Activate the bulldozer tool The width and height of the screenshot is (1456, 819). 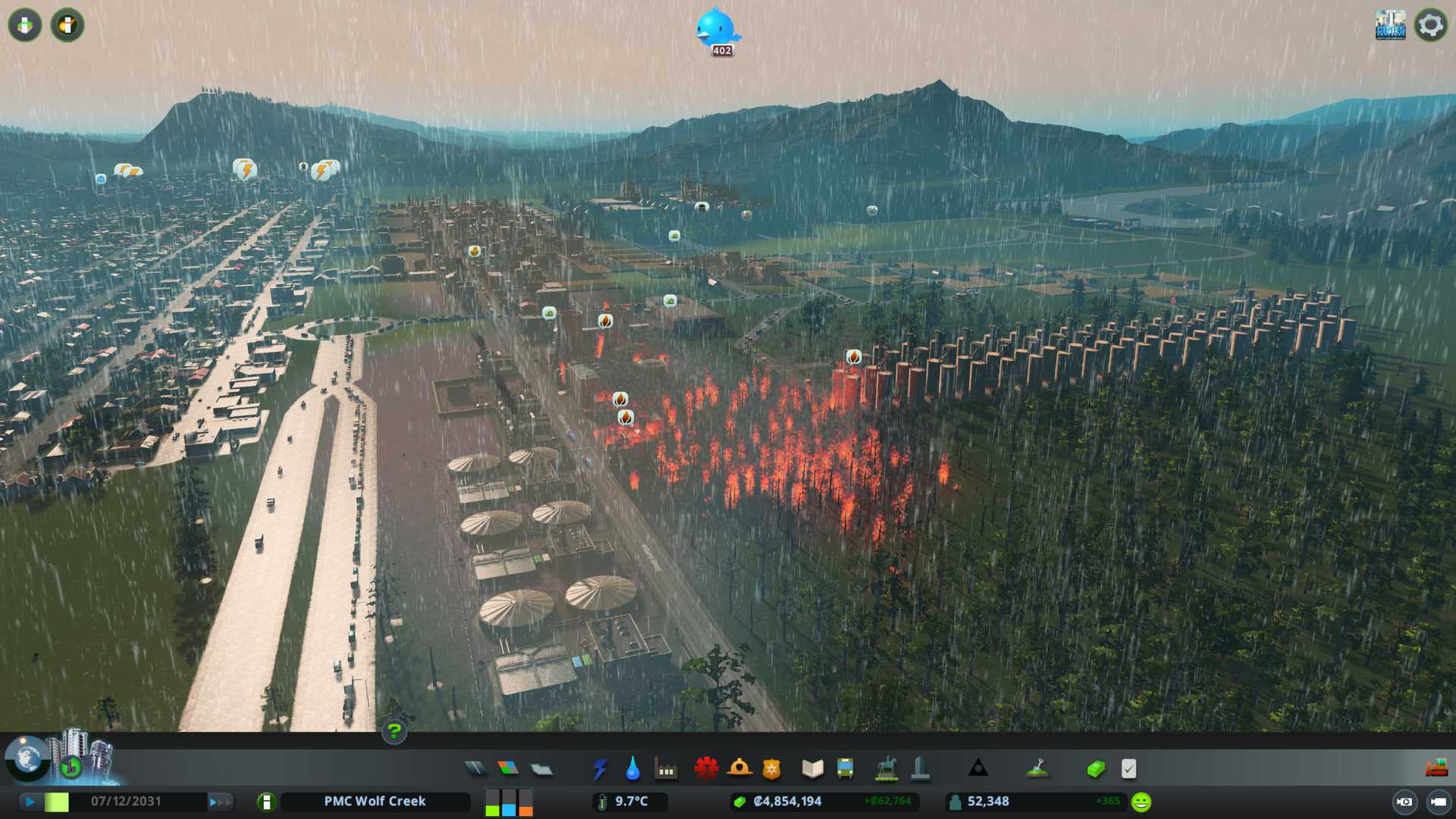pos(1436,769)
